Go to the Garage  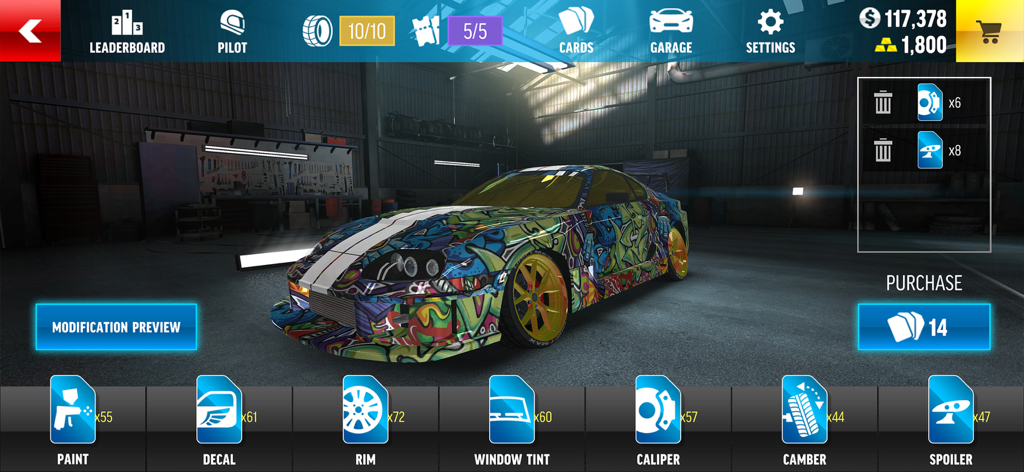point(671,31)
